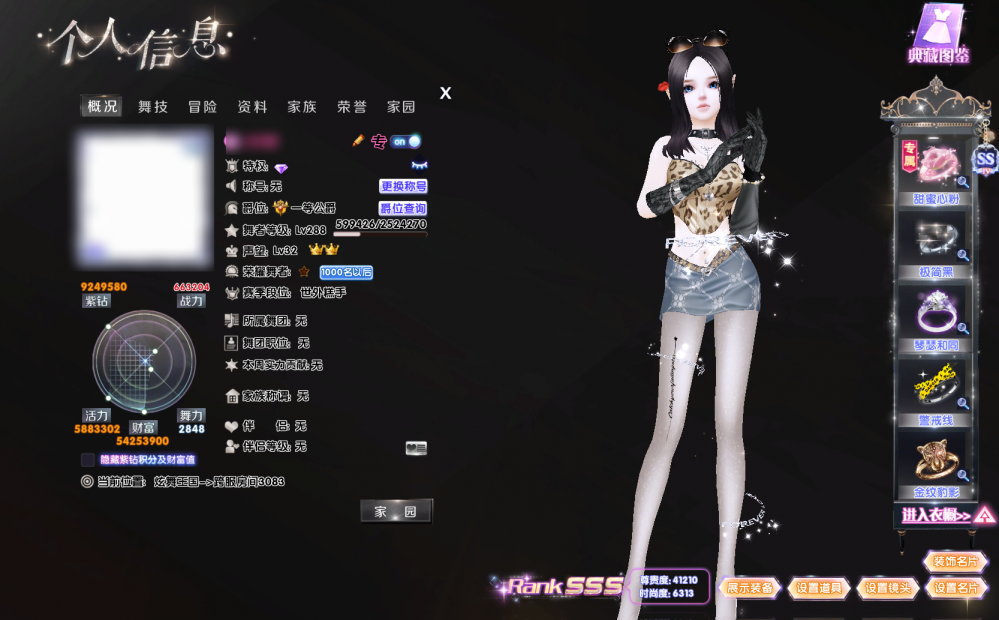
Task: Select the 金纹豹影 ring slot
Action: [938, 465]
